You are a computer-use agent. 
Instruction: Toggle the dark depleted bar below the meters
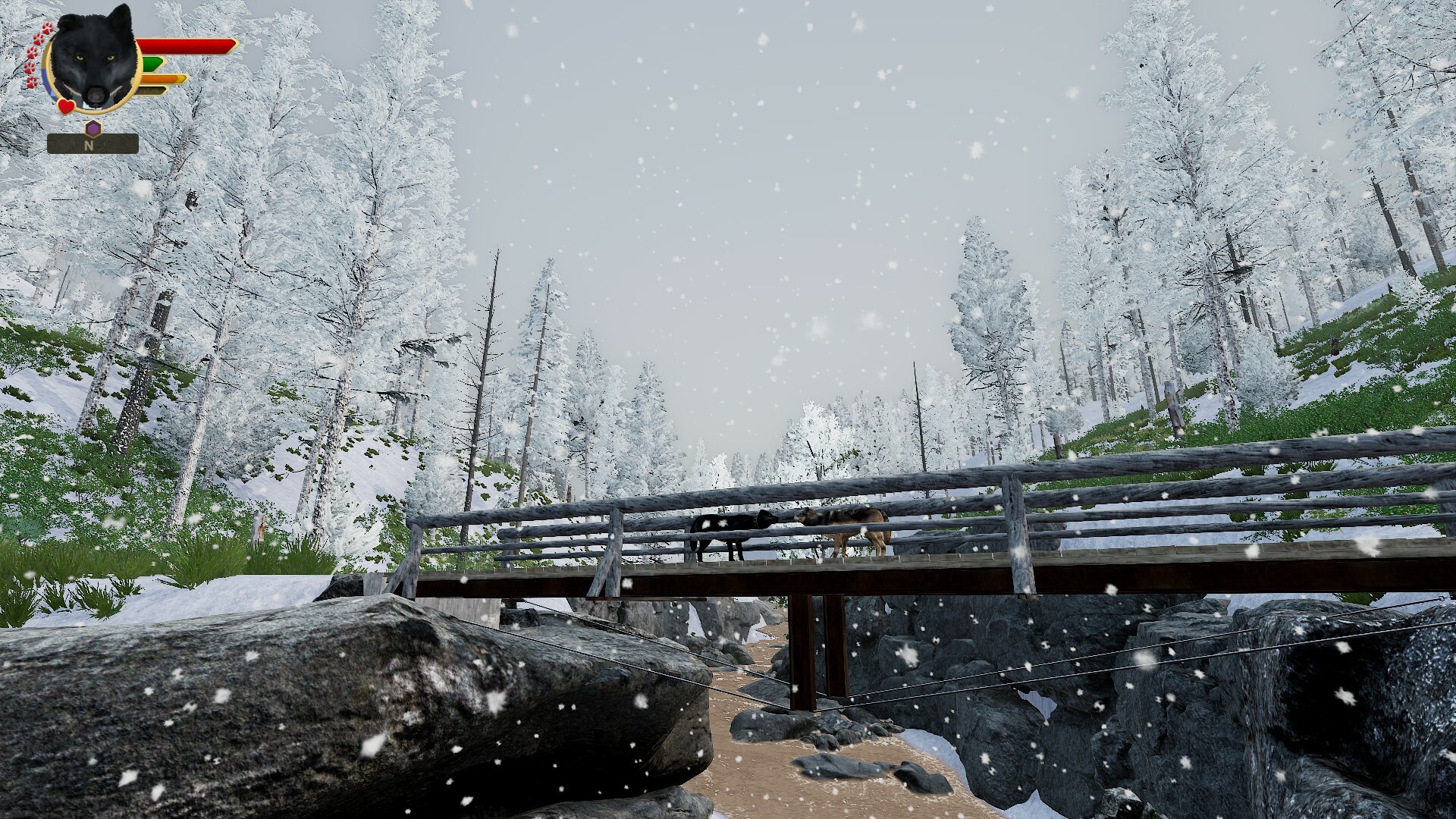[152, 89]
